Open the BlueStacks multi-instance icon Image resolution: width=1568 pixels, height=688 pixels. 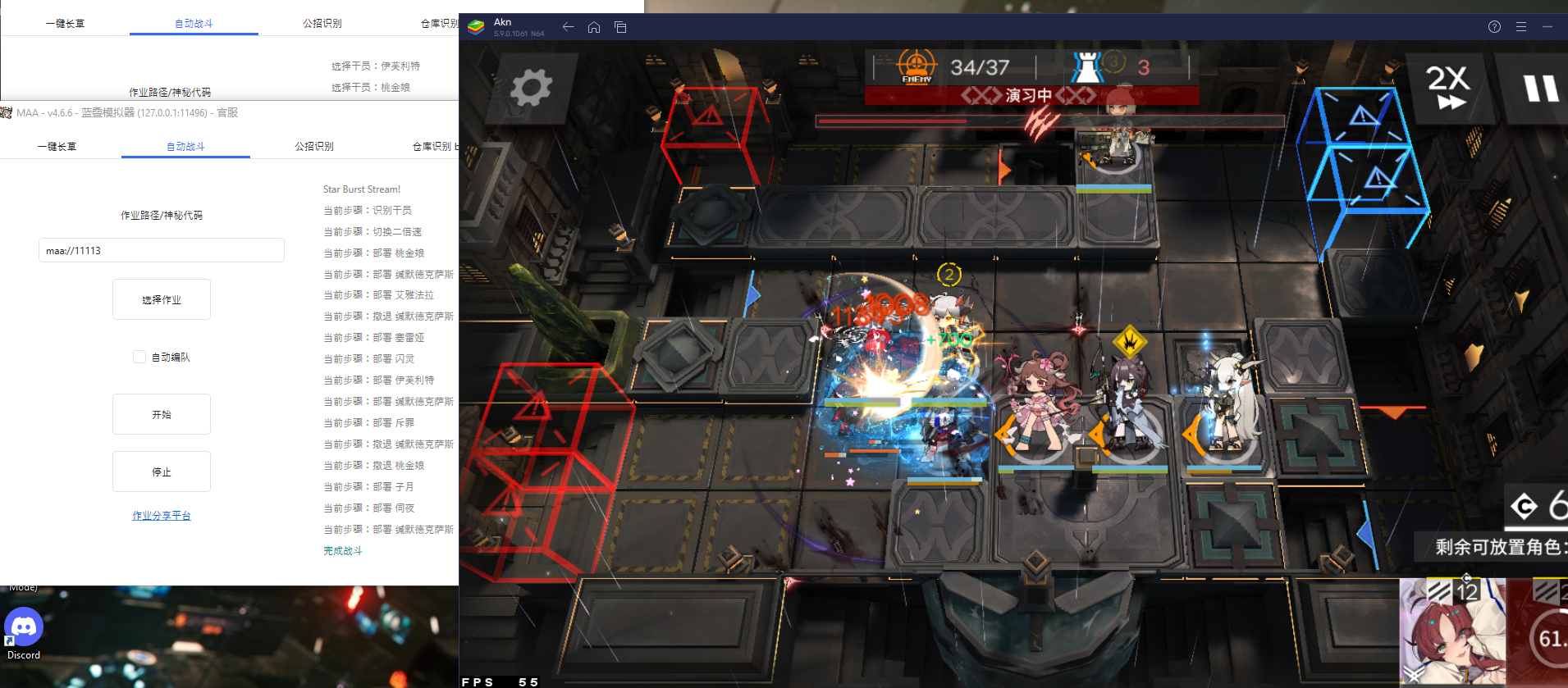619,26
